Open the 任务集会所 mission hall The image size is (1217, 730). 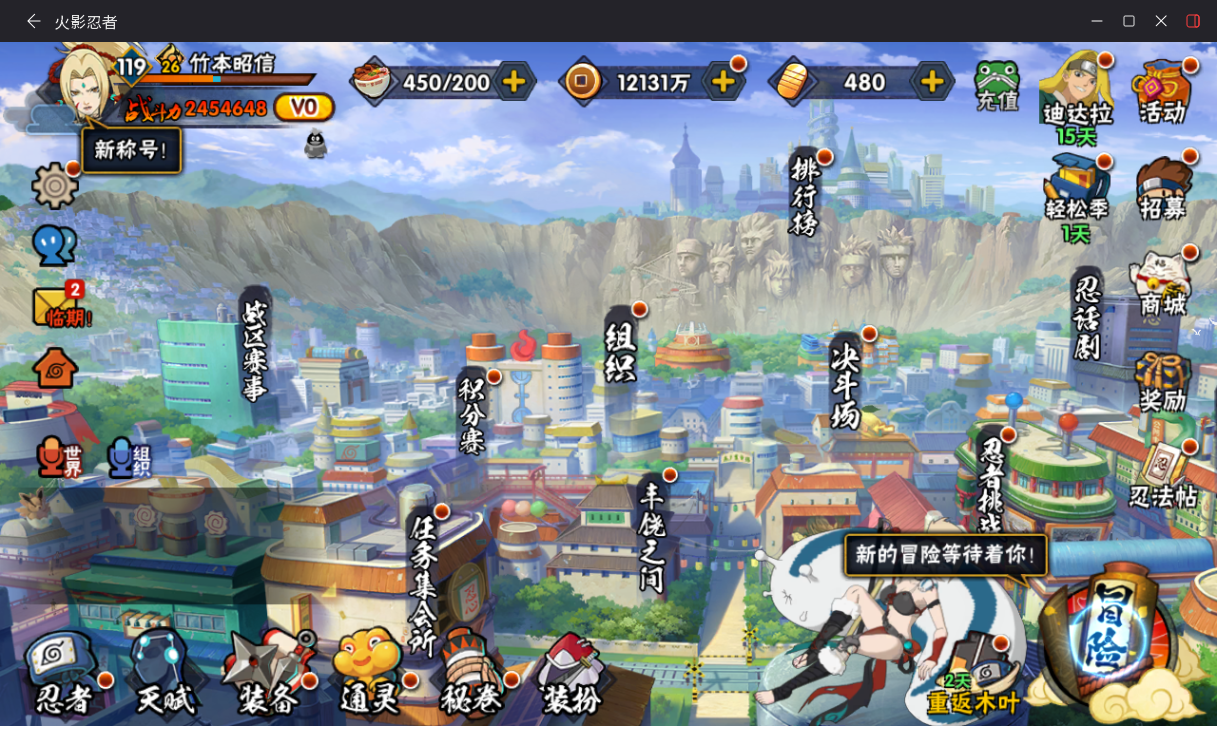click(424, 580)
